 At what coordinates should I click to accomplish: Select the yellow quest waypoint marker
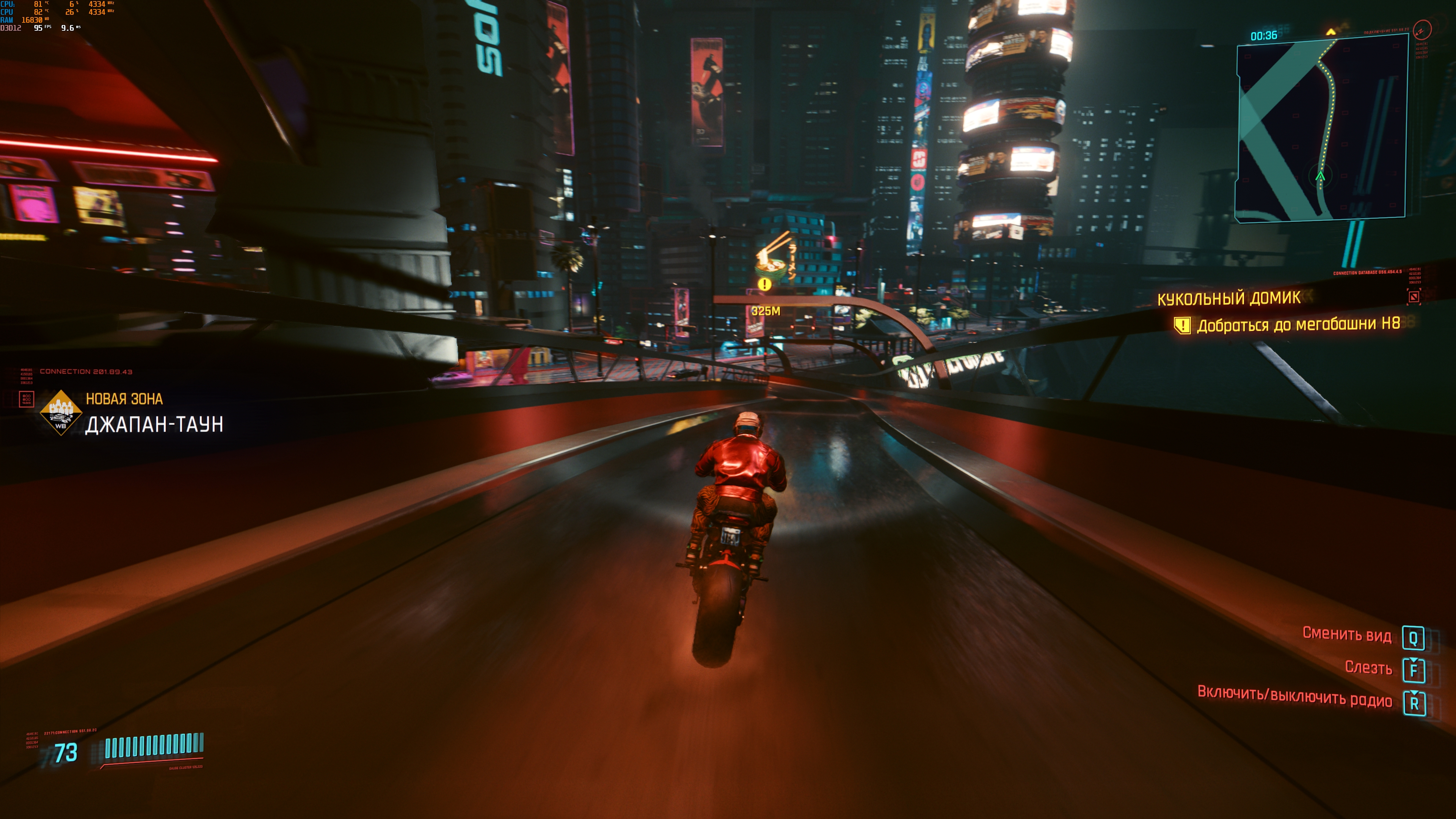764,284
